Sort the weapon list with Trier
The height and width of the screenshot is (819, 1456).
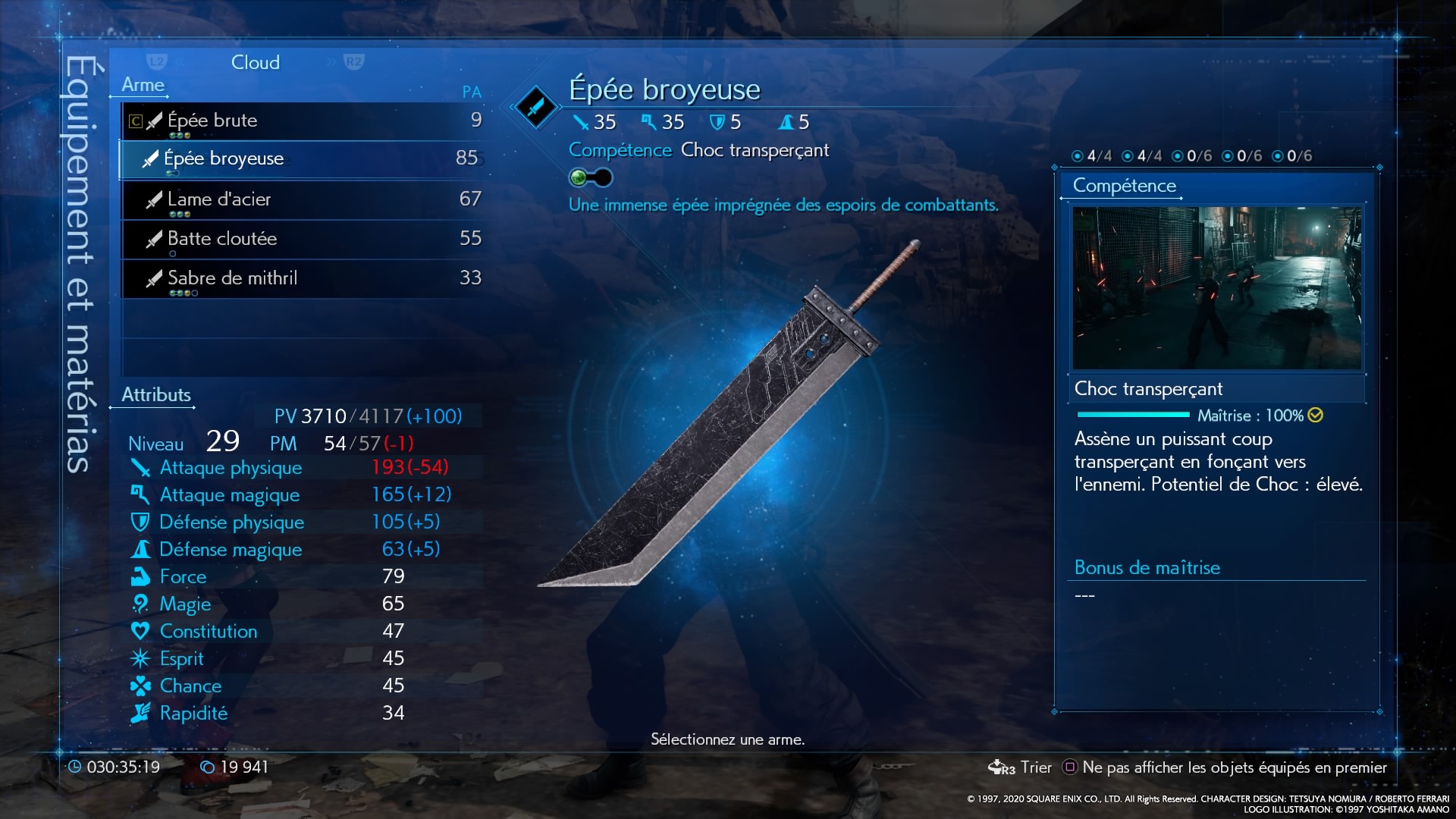[1021, 767]
